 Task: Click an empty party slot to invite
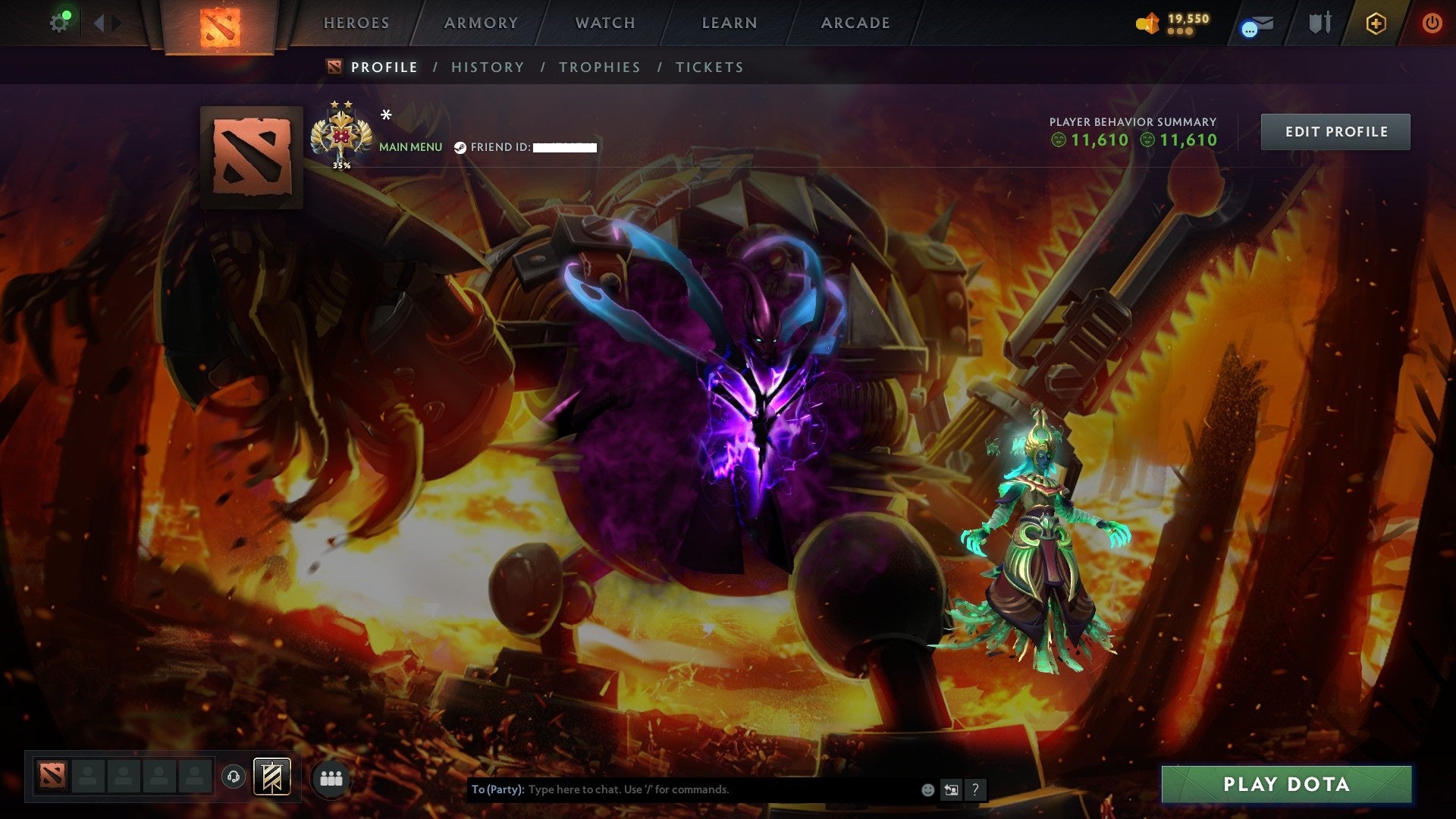[85, 777]
